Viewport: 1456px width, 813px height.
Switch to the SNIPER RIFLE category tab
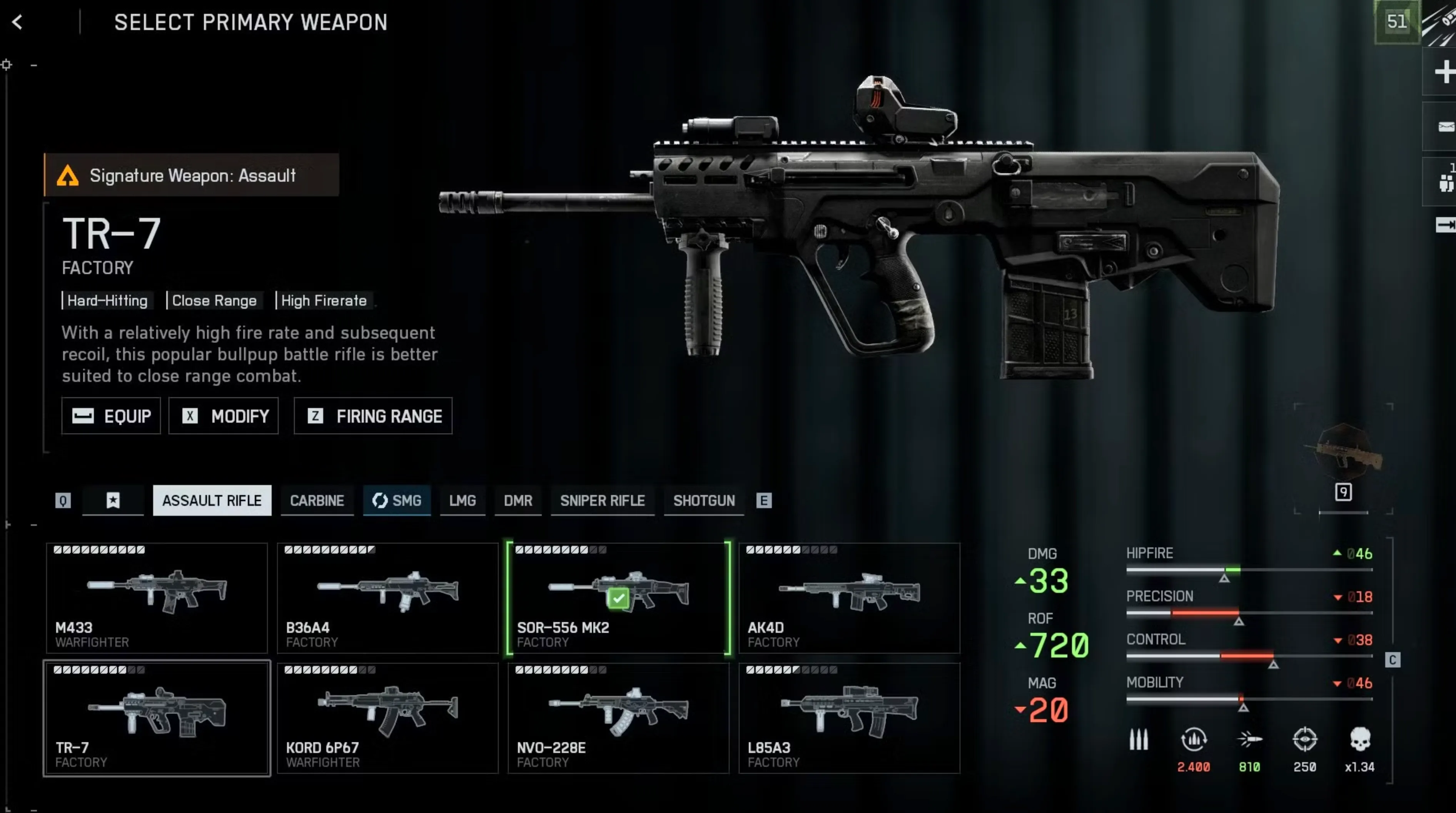click(x=602, y=500)
